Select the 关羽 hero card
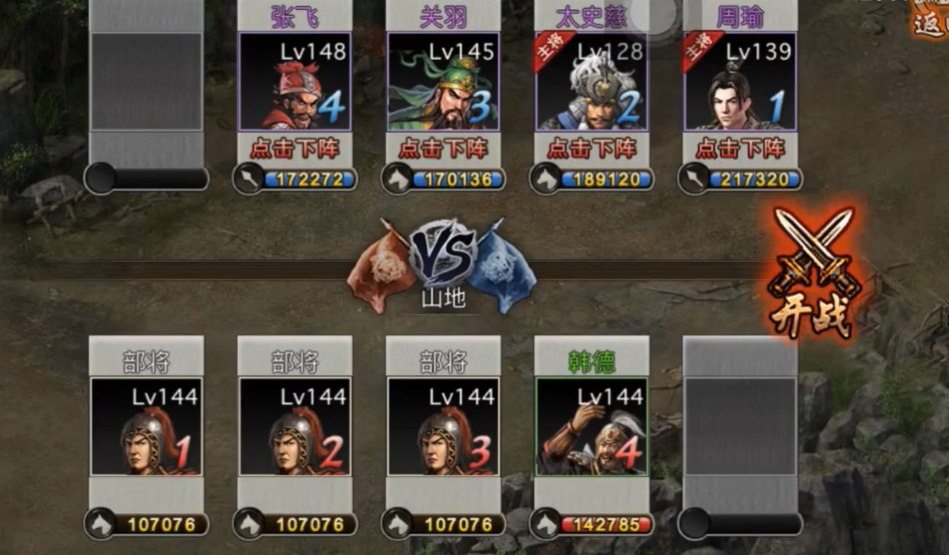The width and height of the screenshot is (949, 555). coord(443,82)
